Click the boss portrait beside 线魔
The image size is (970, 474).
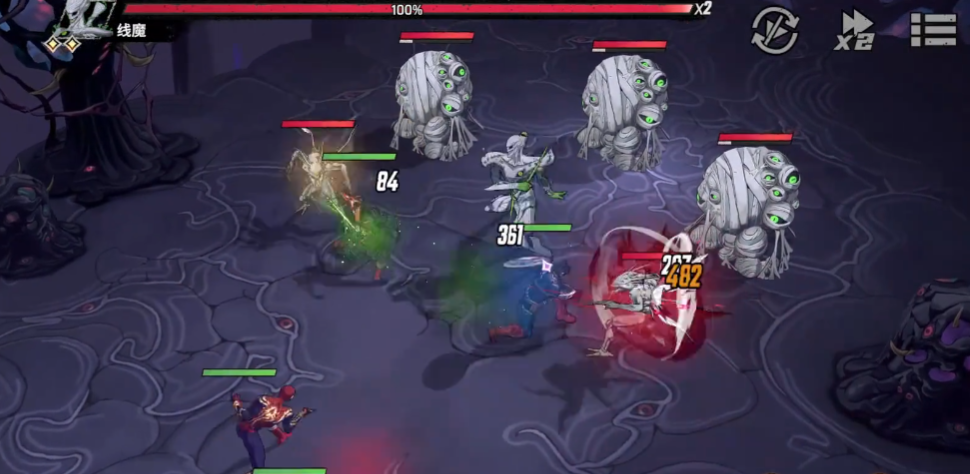coord(80,22)
